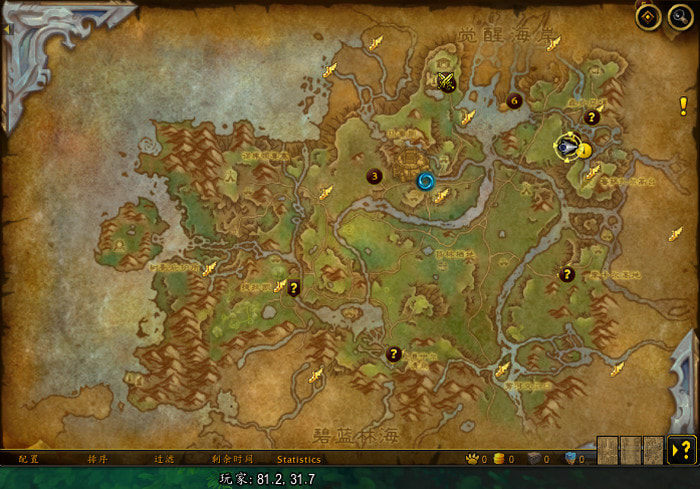
Task: Click the blue swirl portal marker
Action: 426,181
